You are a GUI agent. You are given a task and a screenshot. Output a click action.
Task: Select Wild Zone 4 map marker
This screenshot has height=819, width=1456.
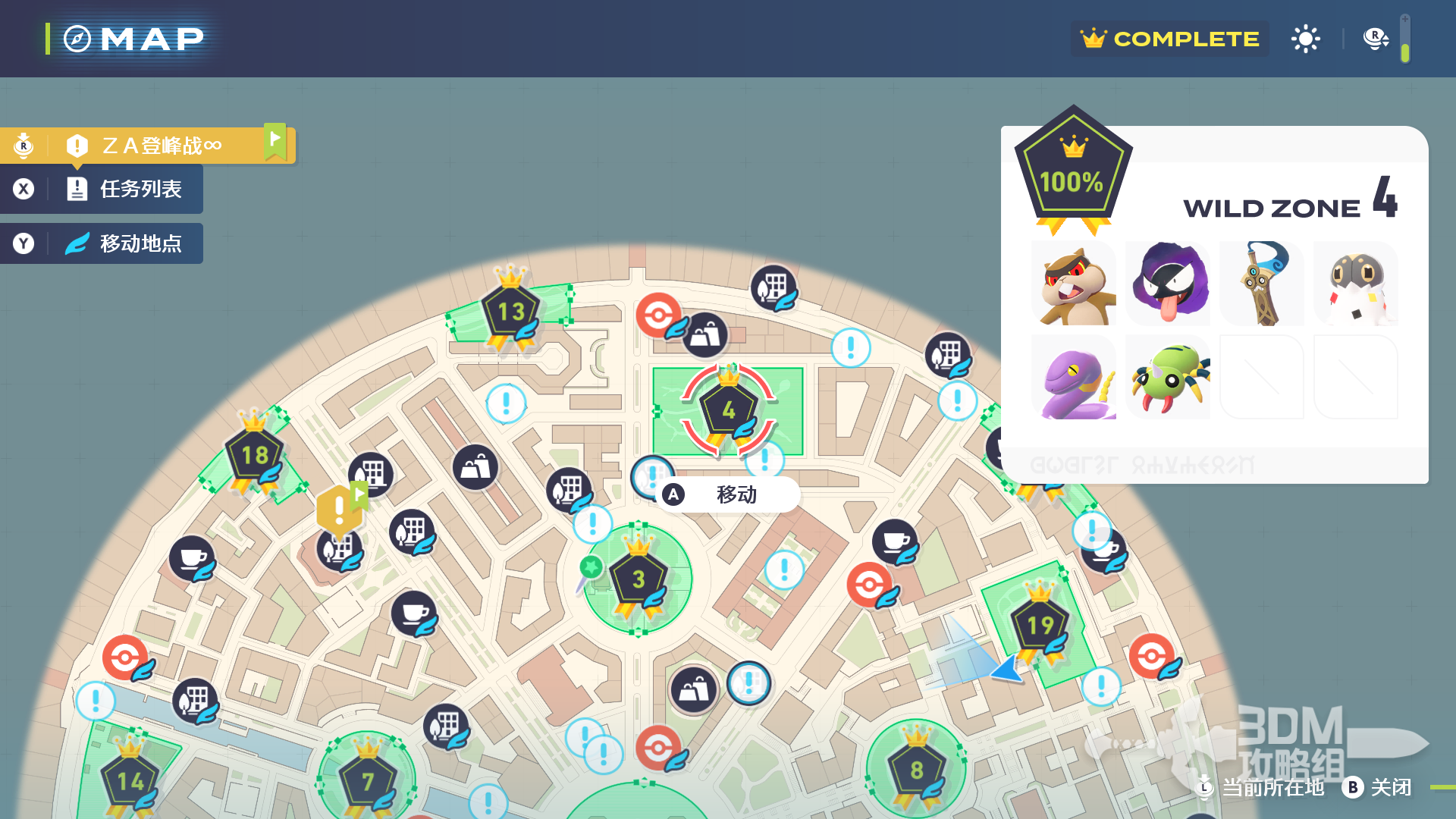tap(728, 409)
